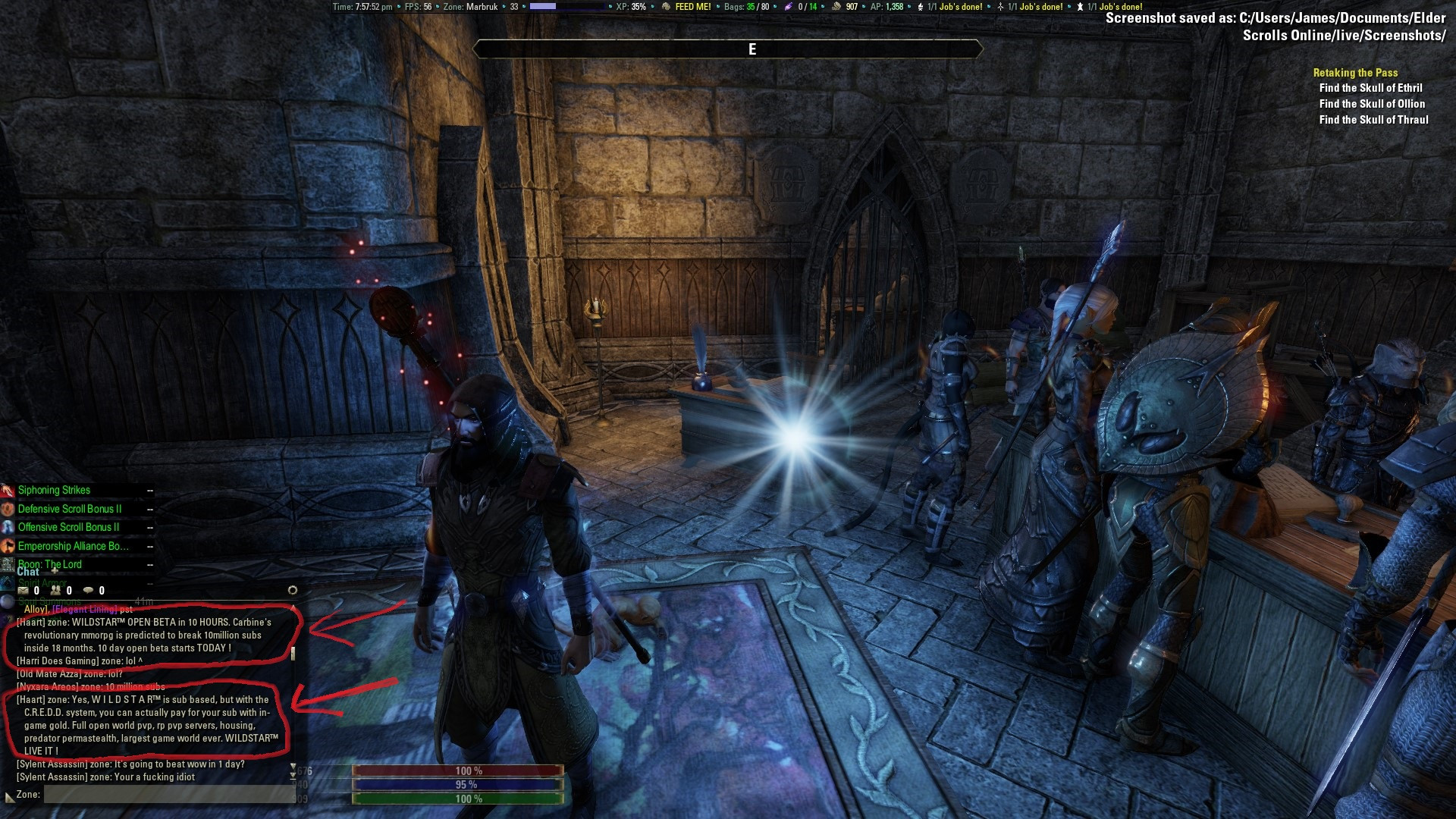
Task: Open the friends list icon in chat
Action: [56, 591]
